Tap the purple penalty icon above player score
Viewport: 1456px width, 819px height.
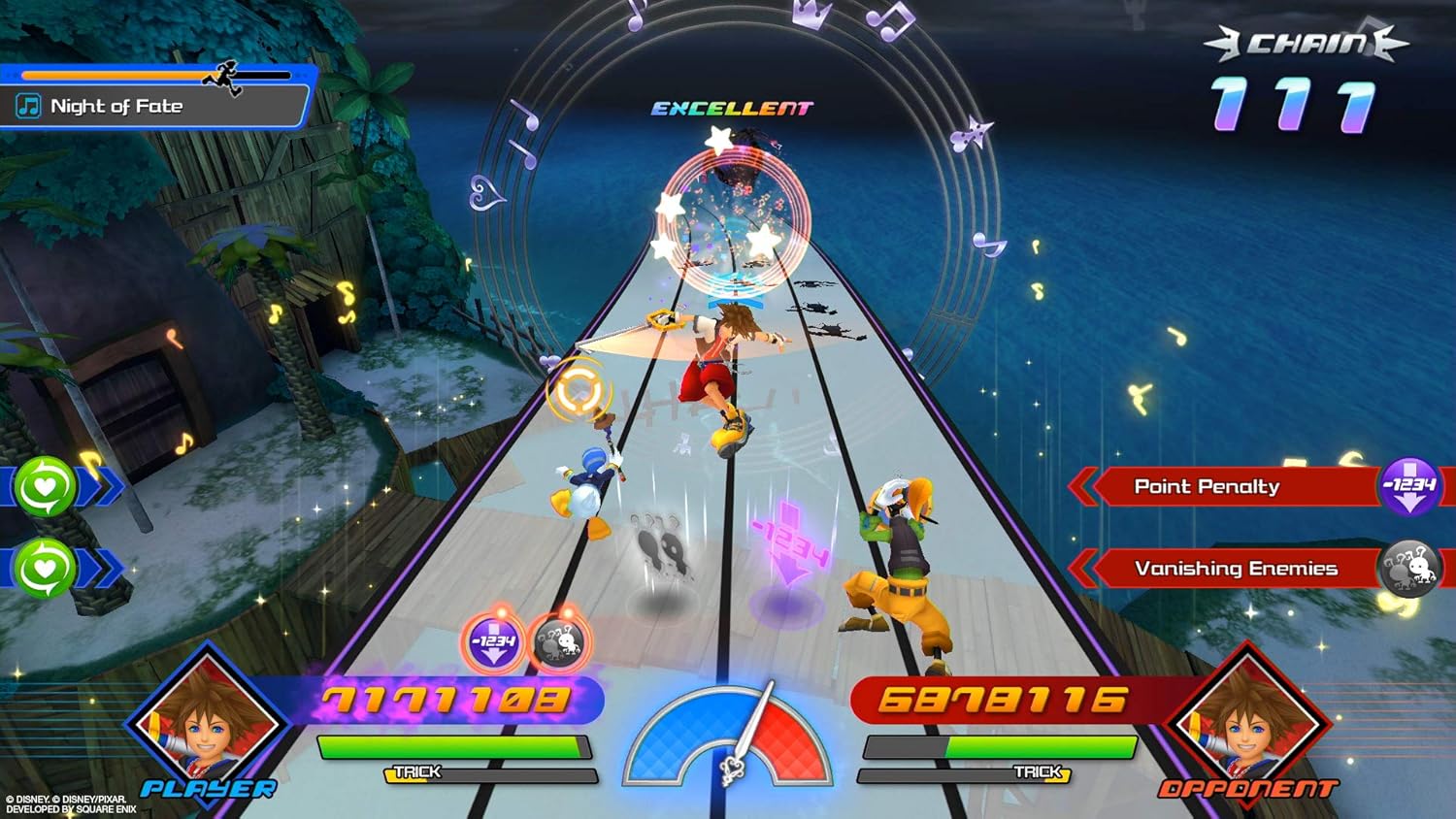click(x=493, y=641)
